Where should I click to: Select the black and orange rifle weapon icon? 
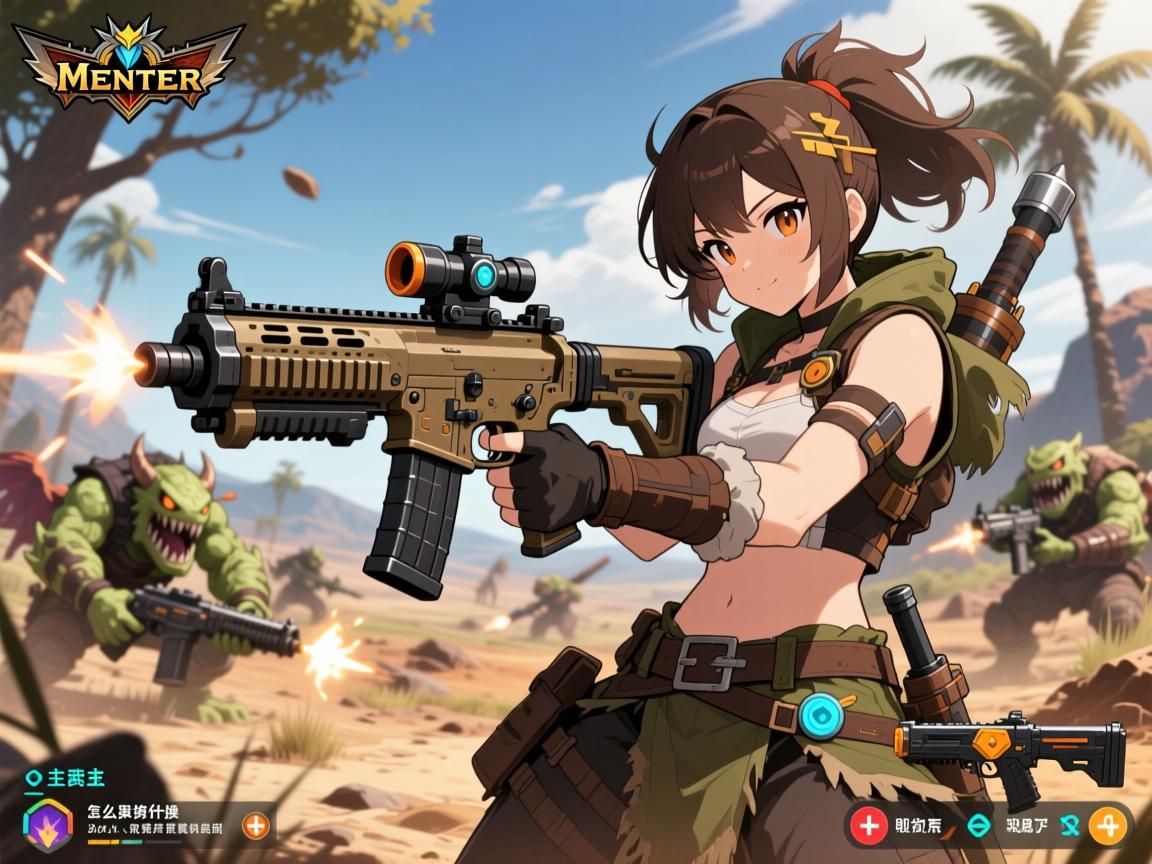[x=1010, y=745]
